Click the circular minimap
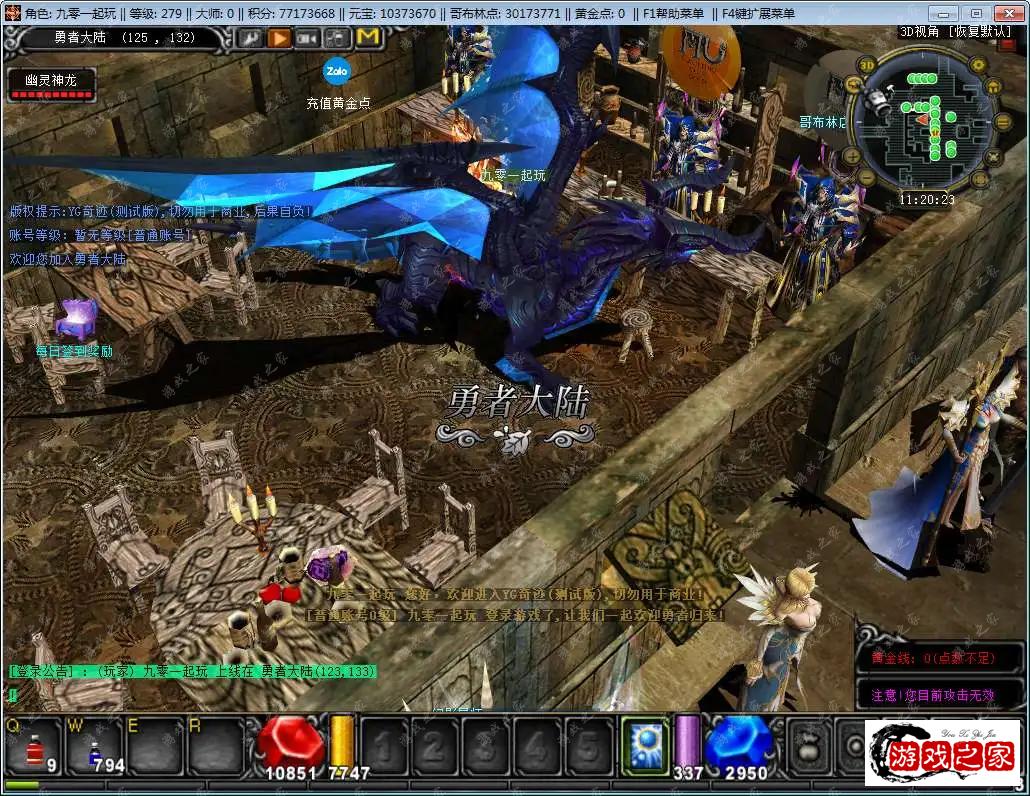Image resolution: width=1030 pixels, height=796 pixels. [926, 124]
